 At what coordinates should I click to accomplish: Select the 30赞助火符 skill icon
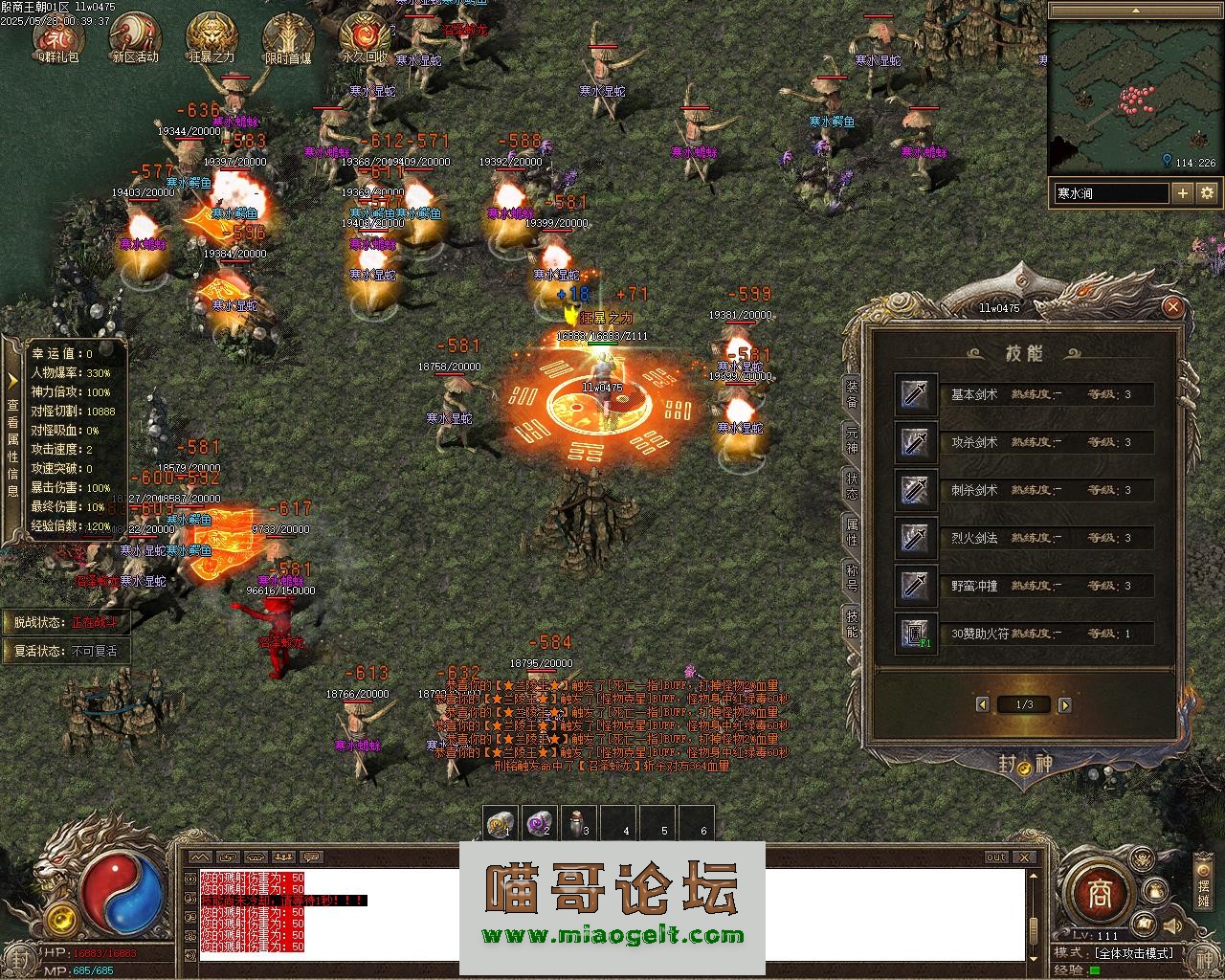[916, 634]
